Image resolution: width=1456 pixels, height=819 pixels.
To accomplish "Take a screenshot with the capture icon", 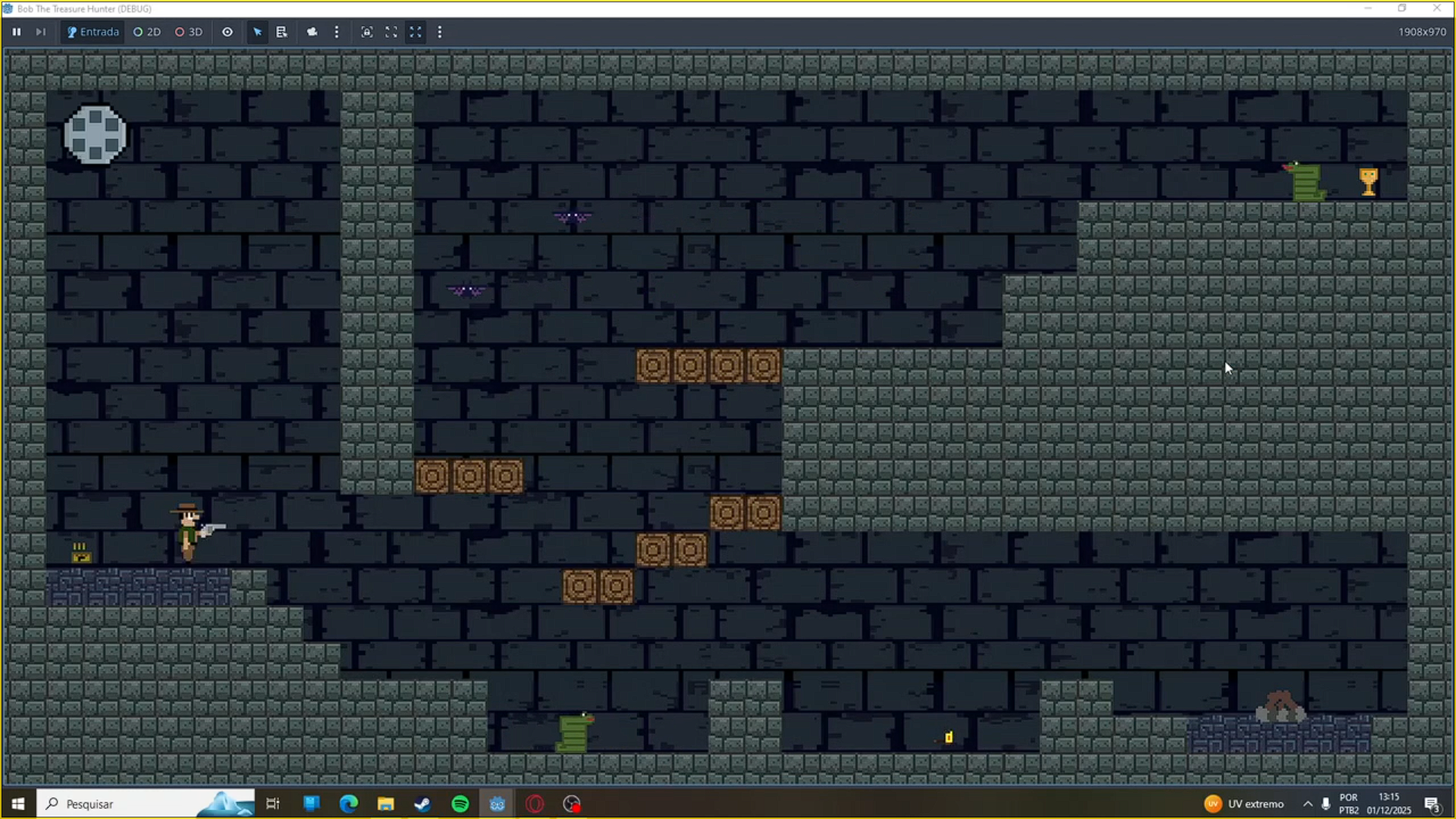I will (367, 32).
